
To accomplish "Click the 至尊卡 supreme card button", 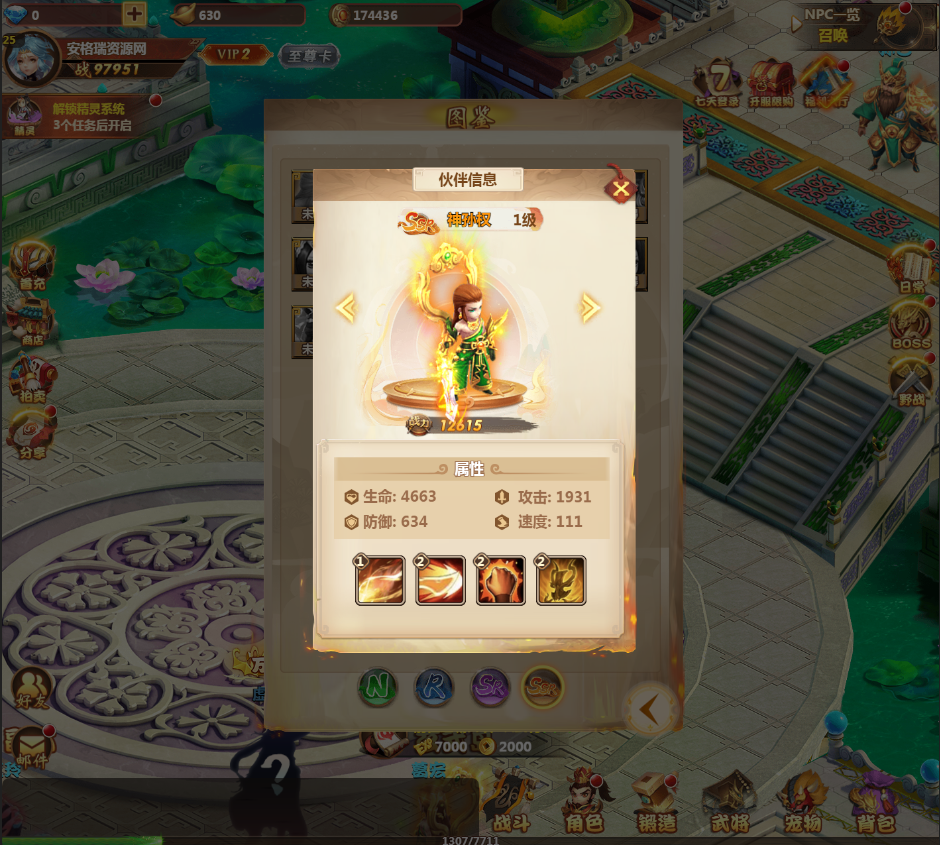I will tap(309, 55).
